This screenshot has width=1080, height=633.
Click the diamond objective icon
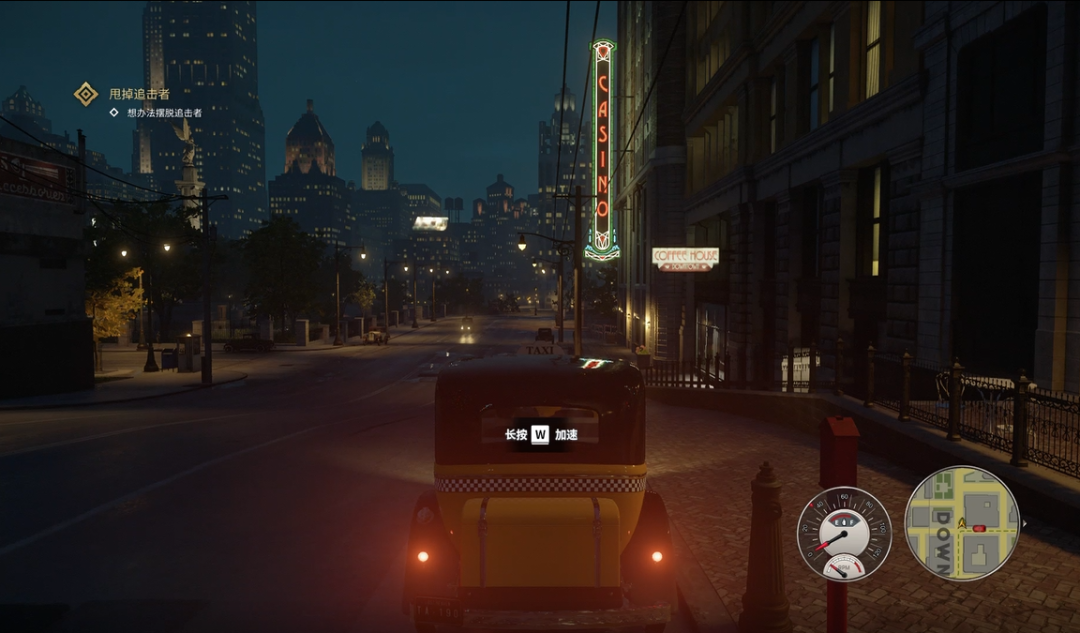click(86, 94)
